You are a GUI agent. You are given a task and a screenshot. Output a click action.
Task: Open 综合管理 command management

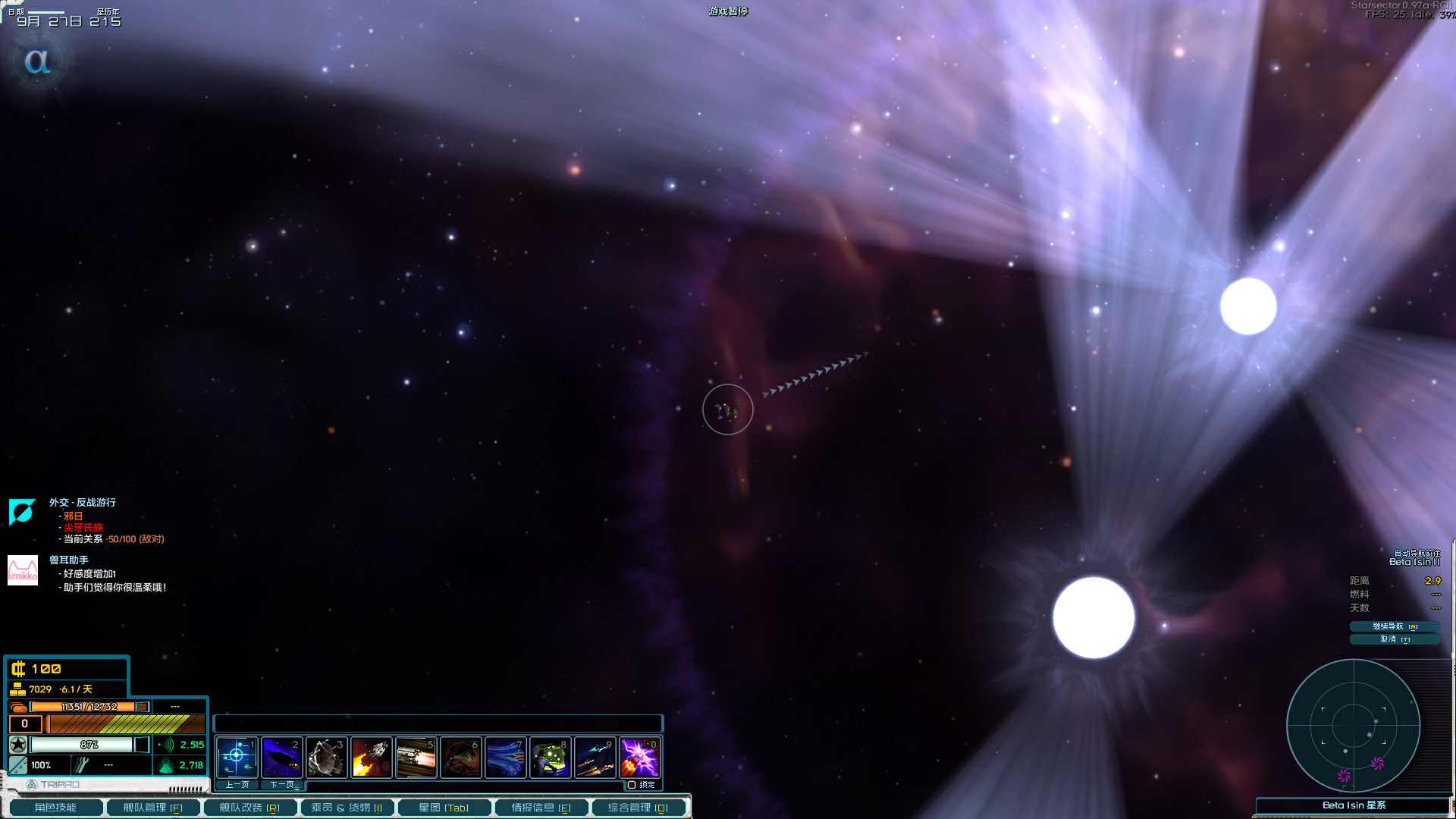point(638,808)
